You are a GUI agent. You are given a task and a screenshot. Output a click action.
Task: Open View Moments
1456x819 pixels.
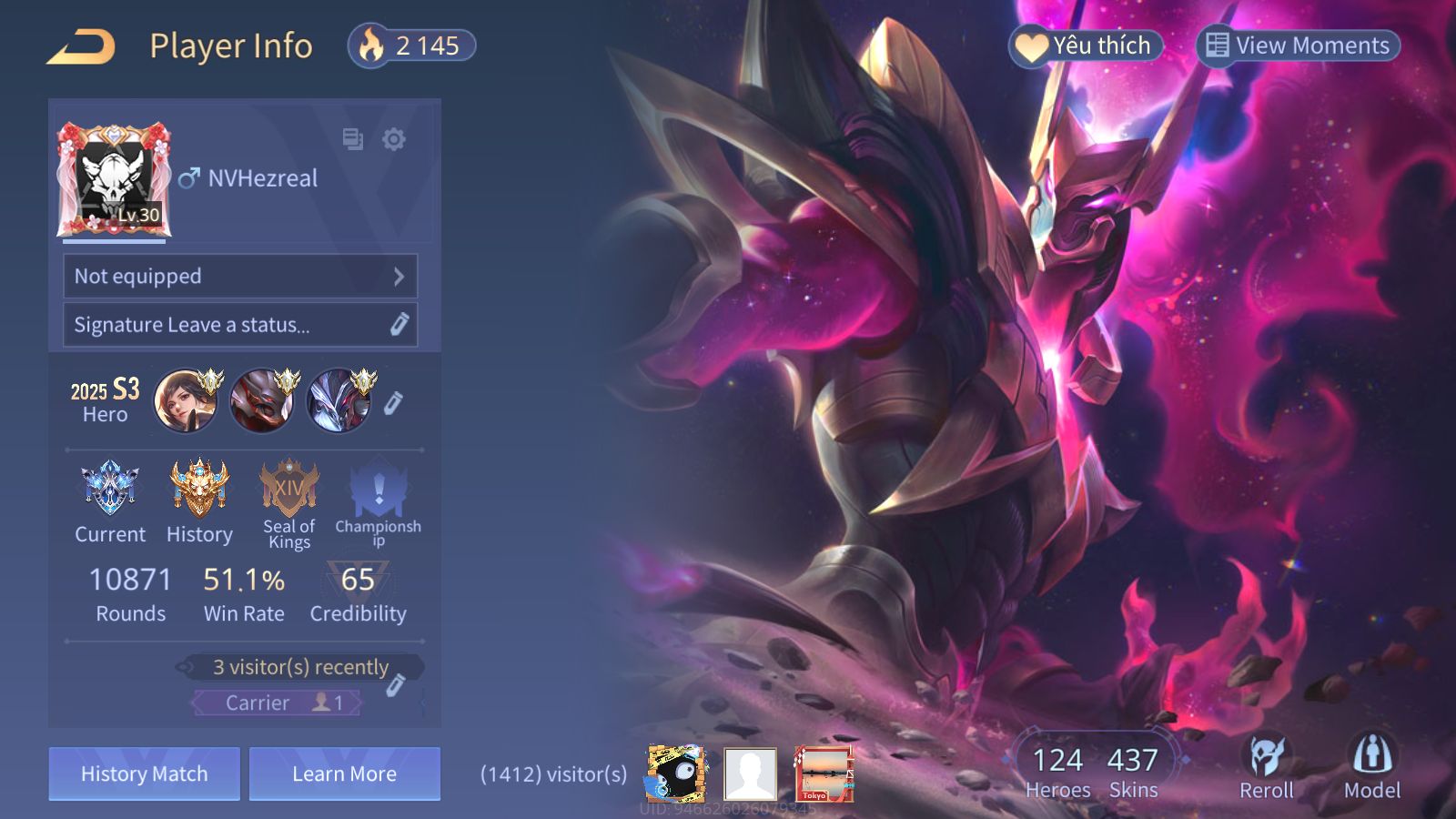click(1298, 45)
